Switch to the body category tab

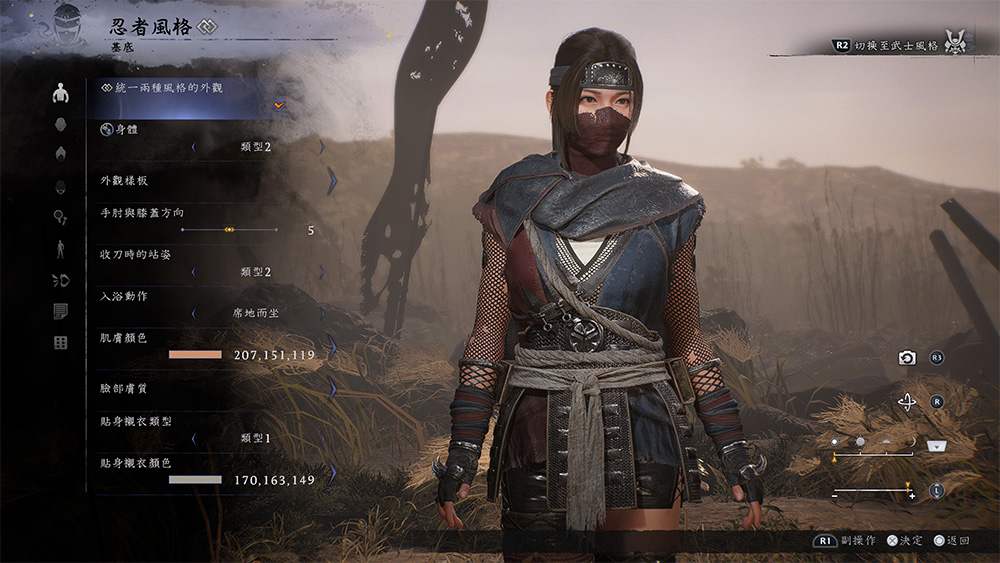pyautogui.click(x=60, y=94)
